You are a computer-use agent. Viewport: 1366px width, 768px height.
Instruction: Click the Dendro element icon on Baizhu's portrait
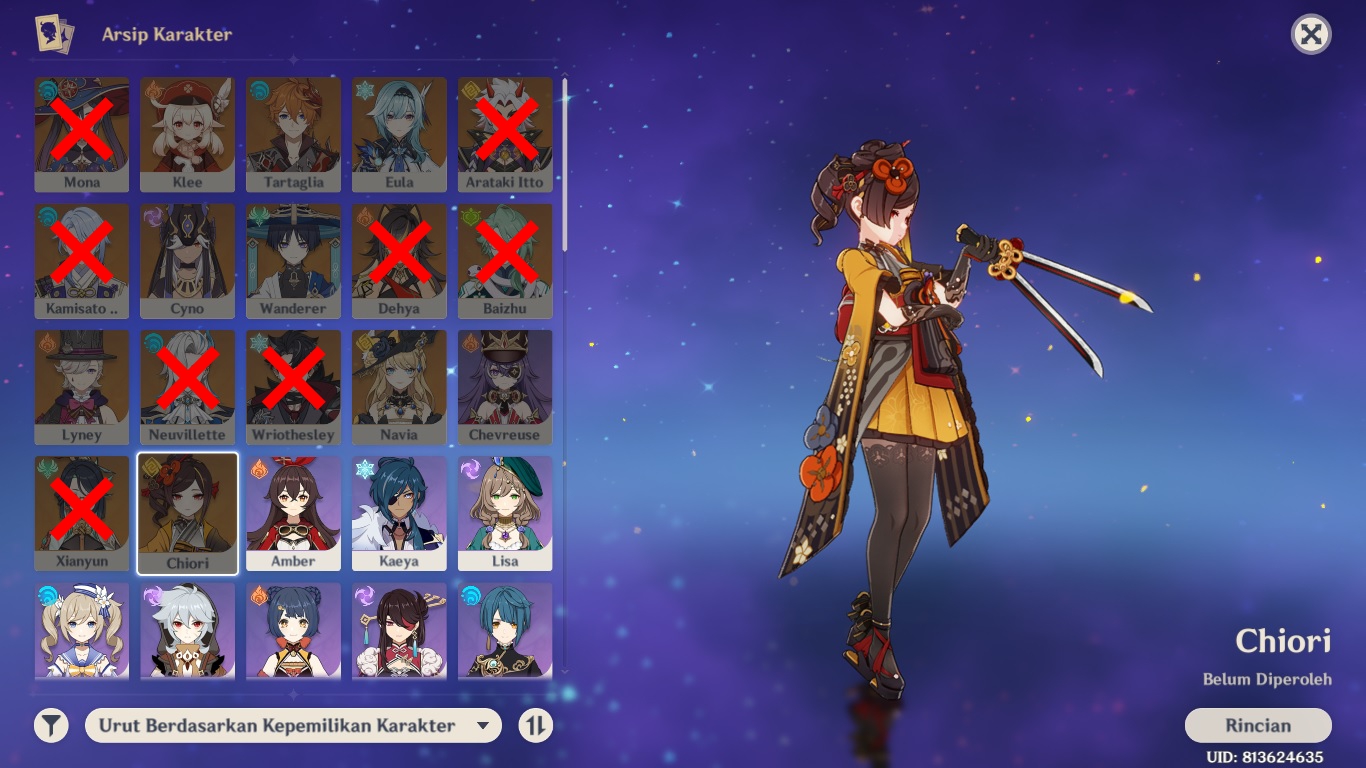point(471,217)
